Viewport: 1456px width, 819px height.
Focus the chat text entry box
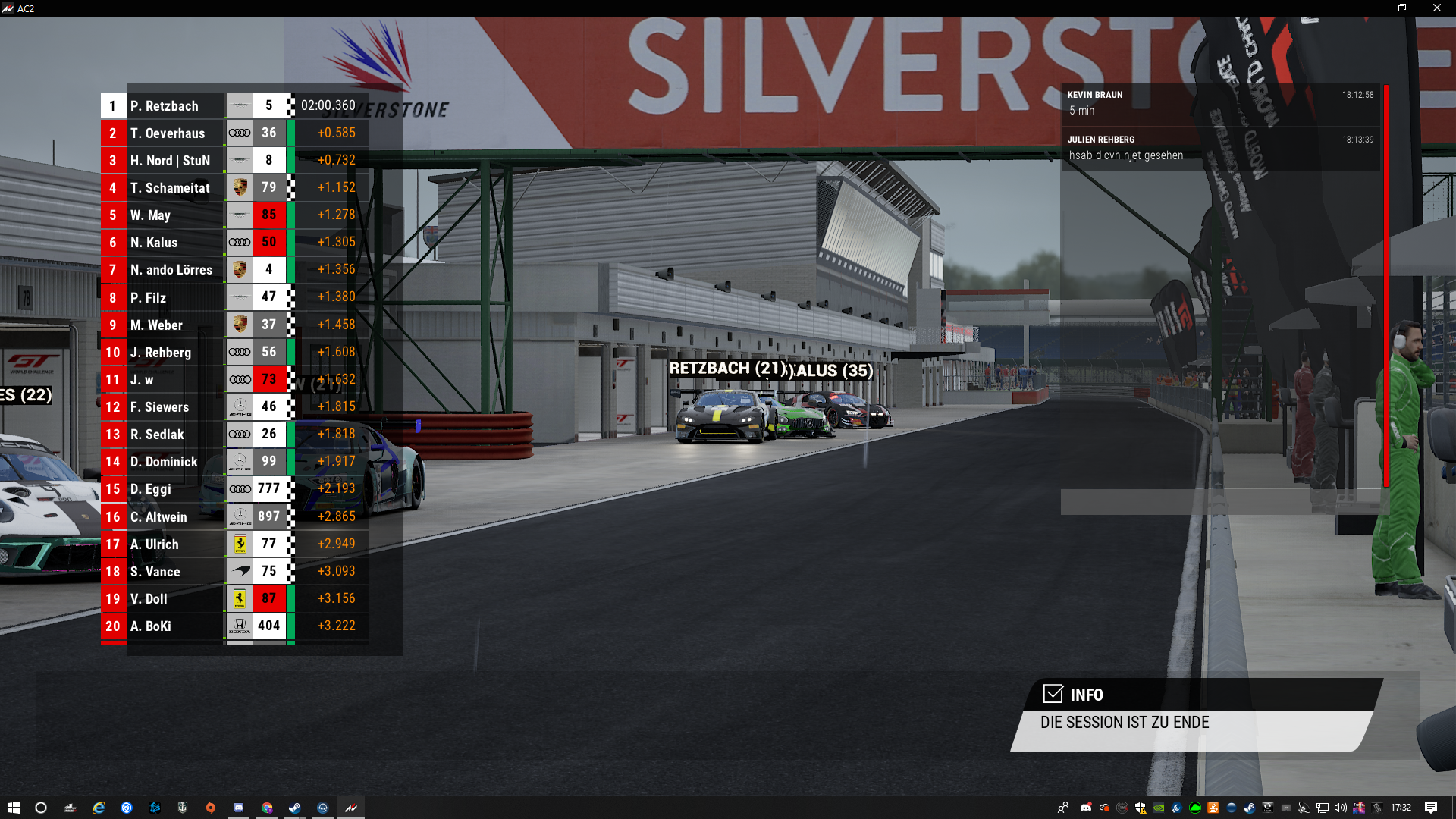pyautogui.click(x=1219, y=501)
